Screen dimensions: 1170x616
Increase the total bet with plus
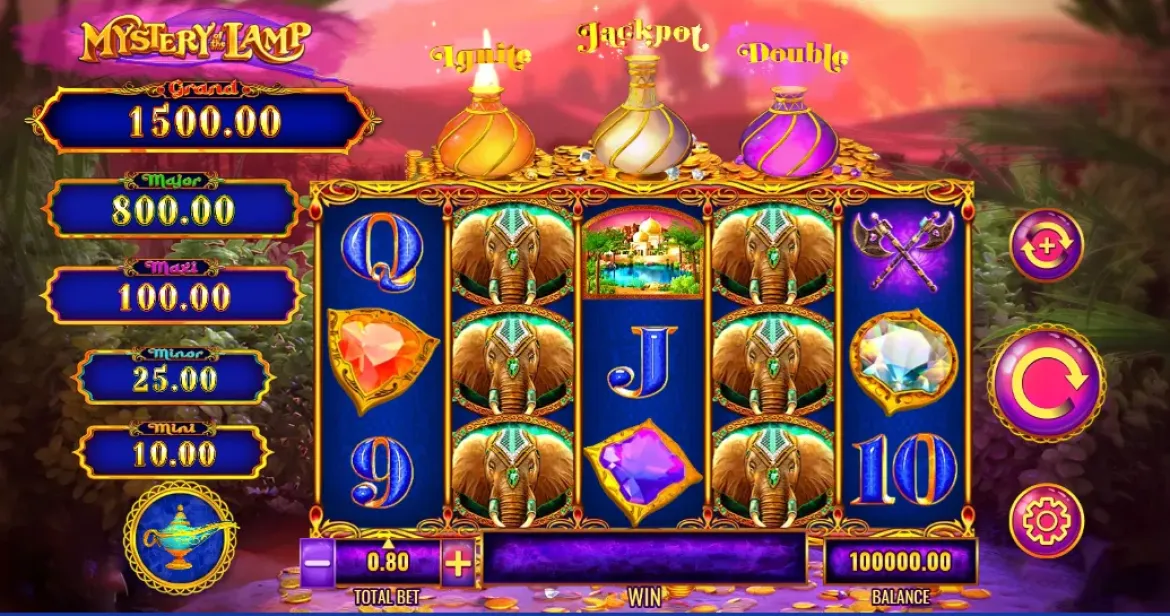pyautogui.click(x=458, y=563)
